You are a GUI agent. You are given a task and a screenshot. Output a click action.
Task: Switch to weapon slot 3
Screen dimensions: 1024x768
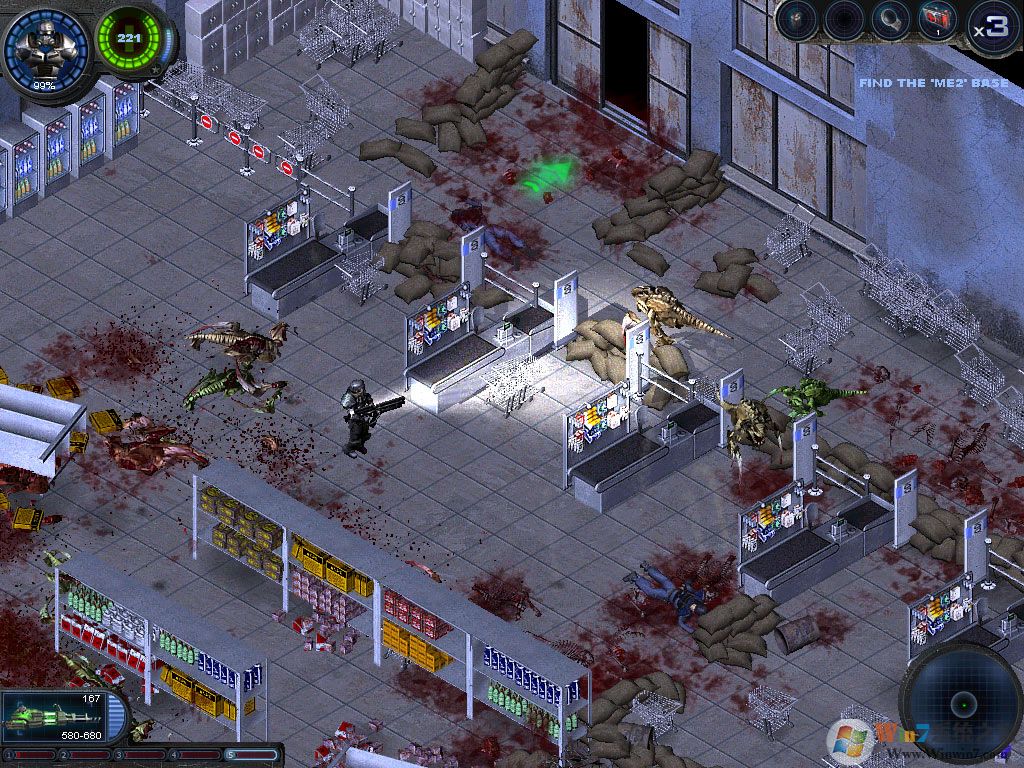[141, 754]
